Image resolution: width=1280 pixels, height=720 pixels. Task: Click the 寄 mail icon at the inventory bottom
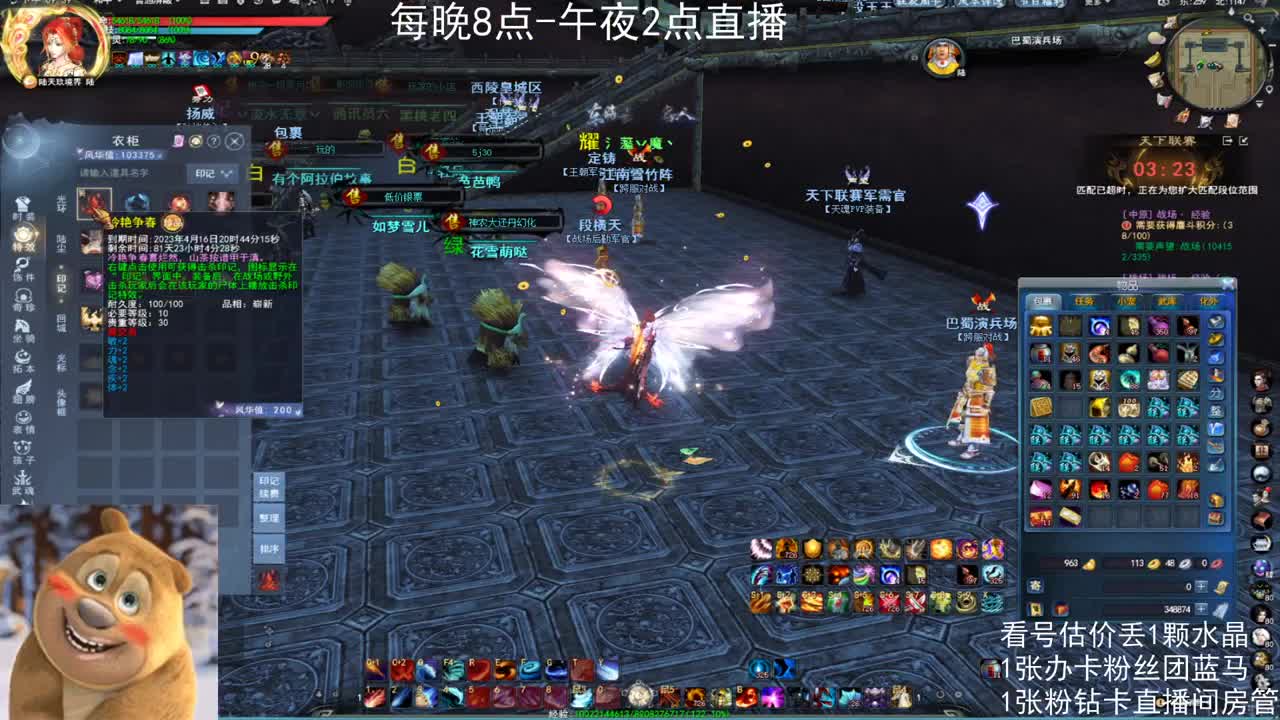coord(1036,585)
